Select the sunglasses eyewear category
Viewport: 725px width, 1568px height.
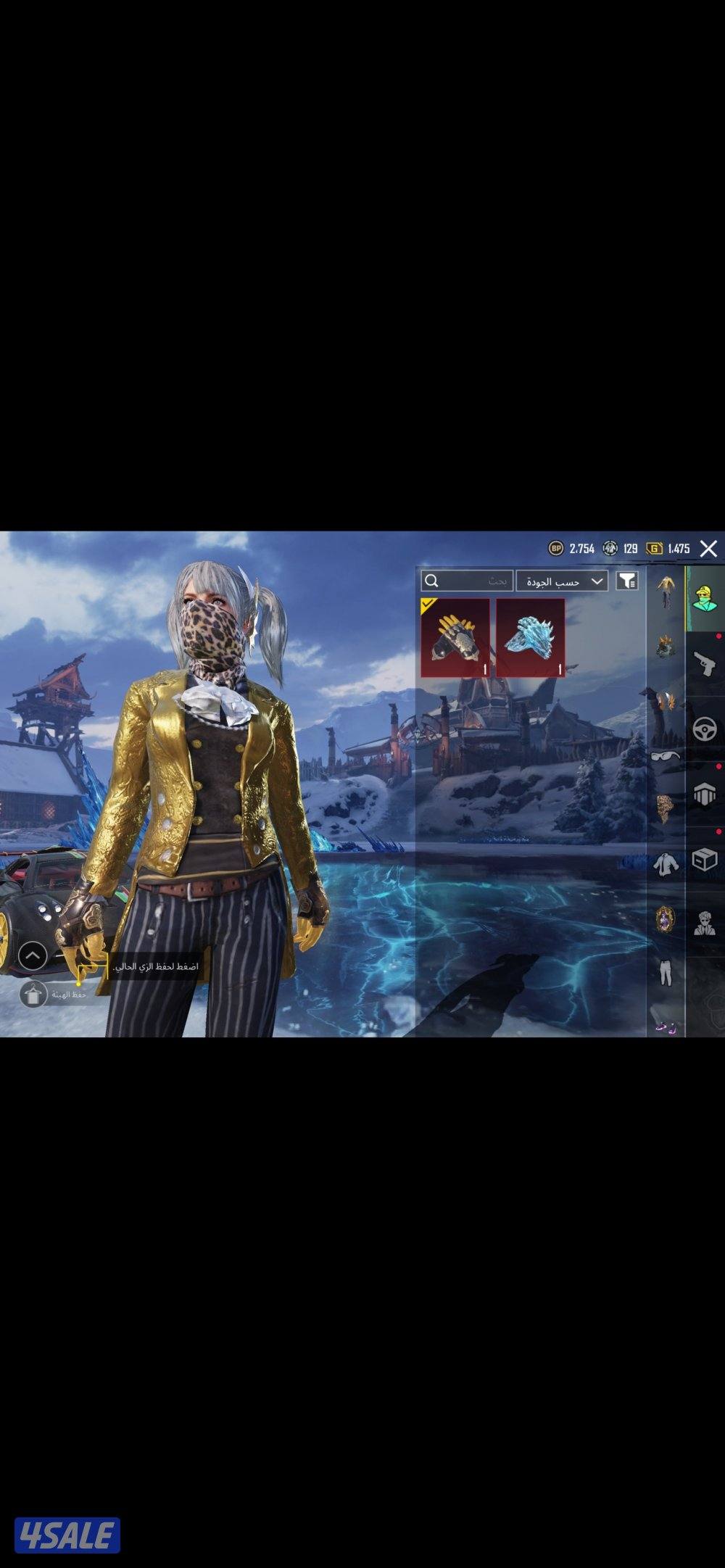[666, 755]
